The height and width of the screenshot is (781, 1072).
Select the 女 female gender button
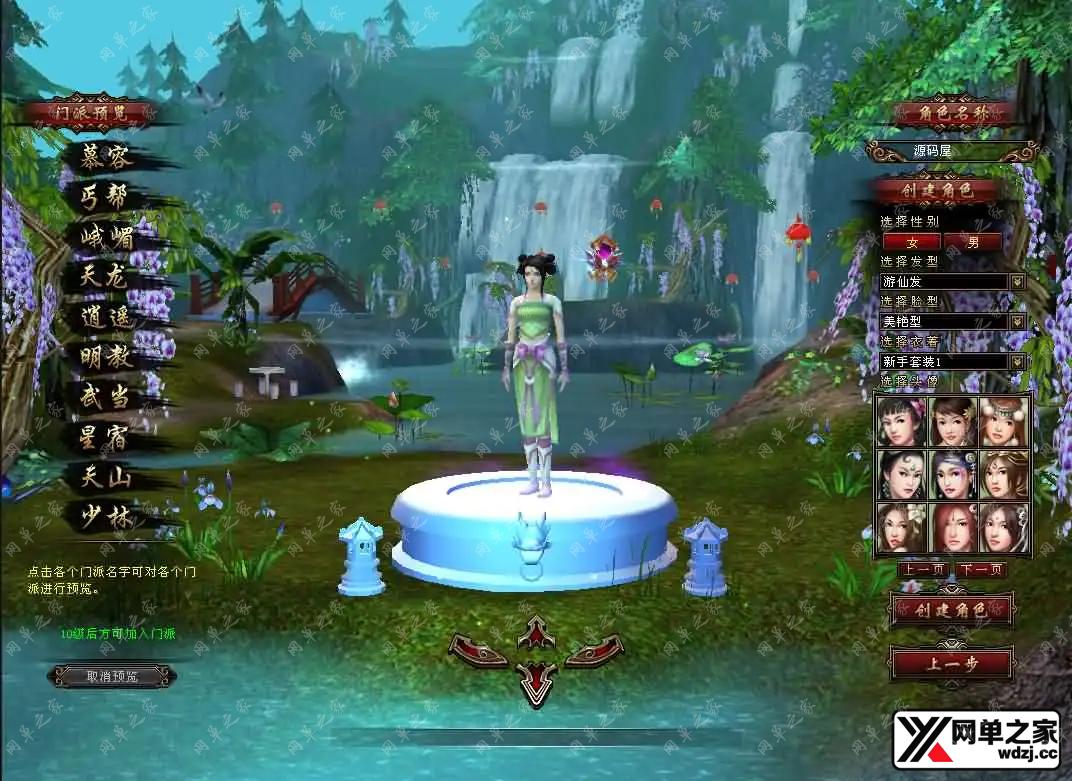911,241
